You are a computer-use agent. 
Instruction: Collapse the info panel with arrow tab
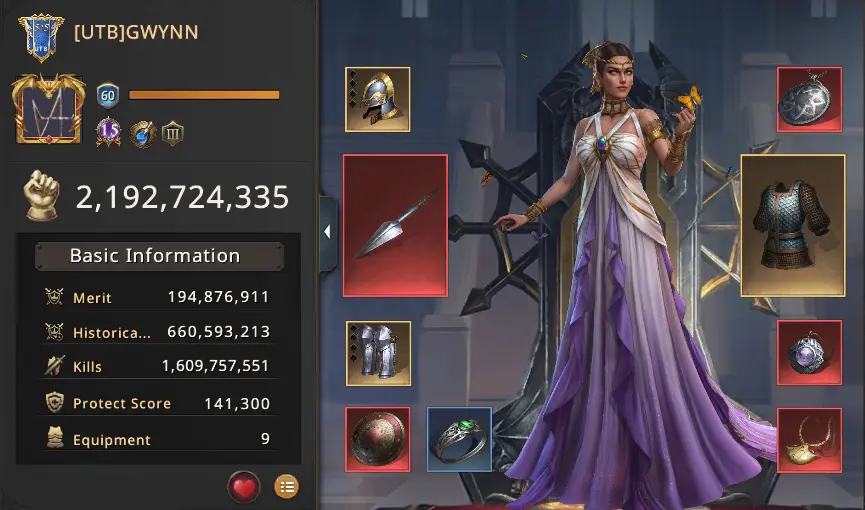pyautogui.click(x=327, y=232)
